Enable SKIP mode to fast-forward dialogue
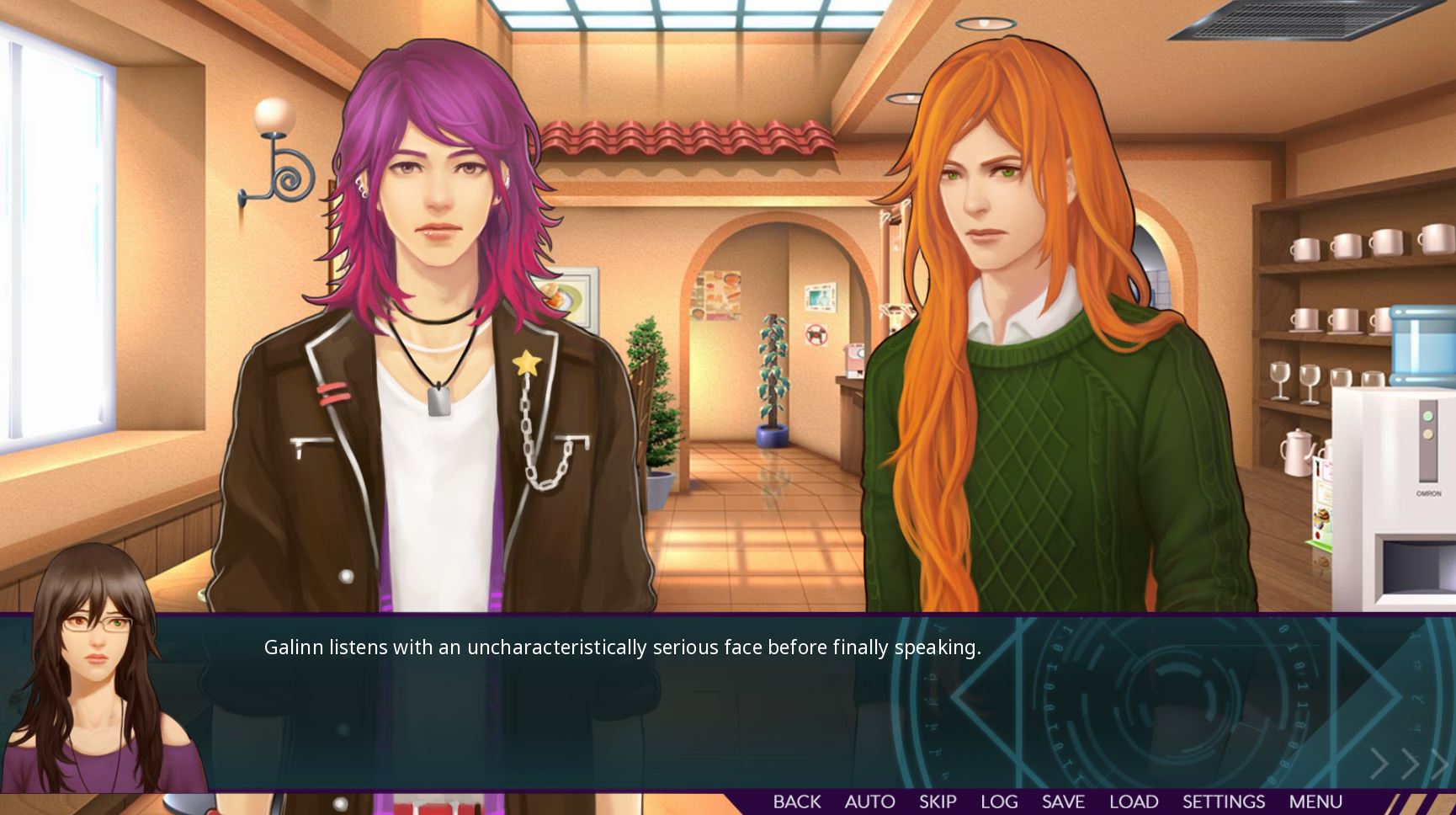Viewport: 1456px width, 815px height. point(937,802)
